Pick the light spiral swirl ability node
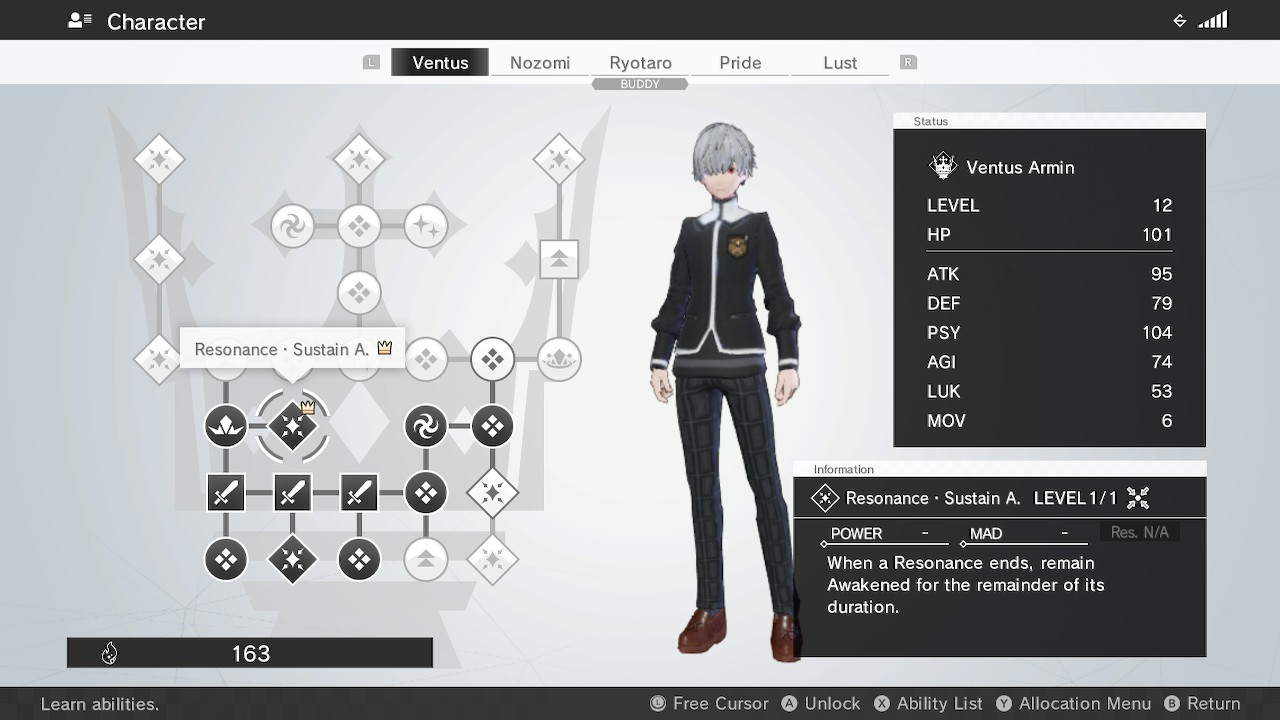 click(292, 227)
